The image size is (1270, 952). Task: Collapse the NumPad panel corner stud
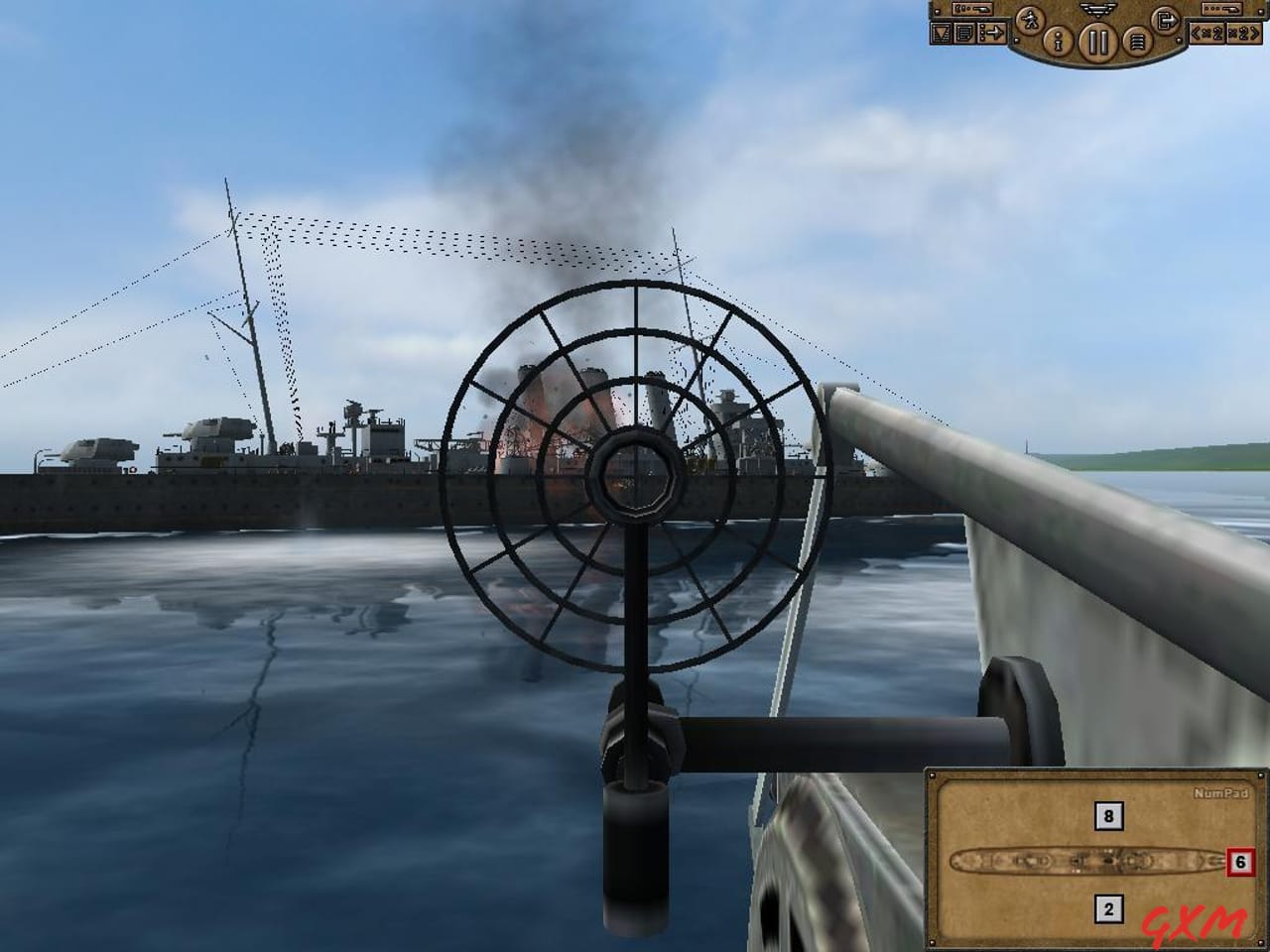pos(933,774)
